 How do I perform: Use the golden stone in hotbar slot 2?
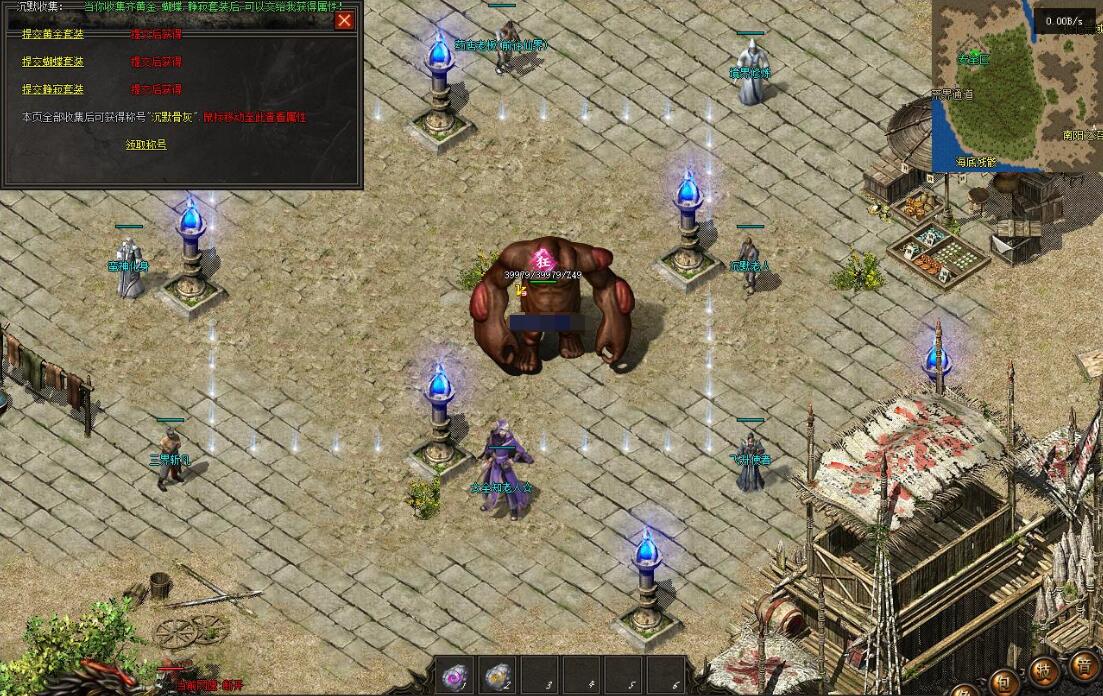[497, 677]
